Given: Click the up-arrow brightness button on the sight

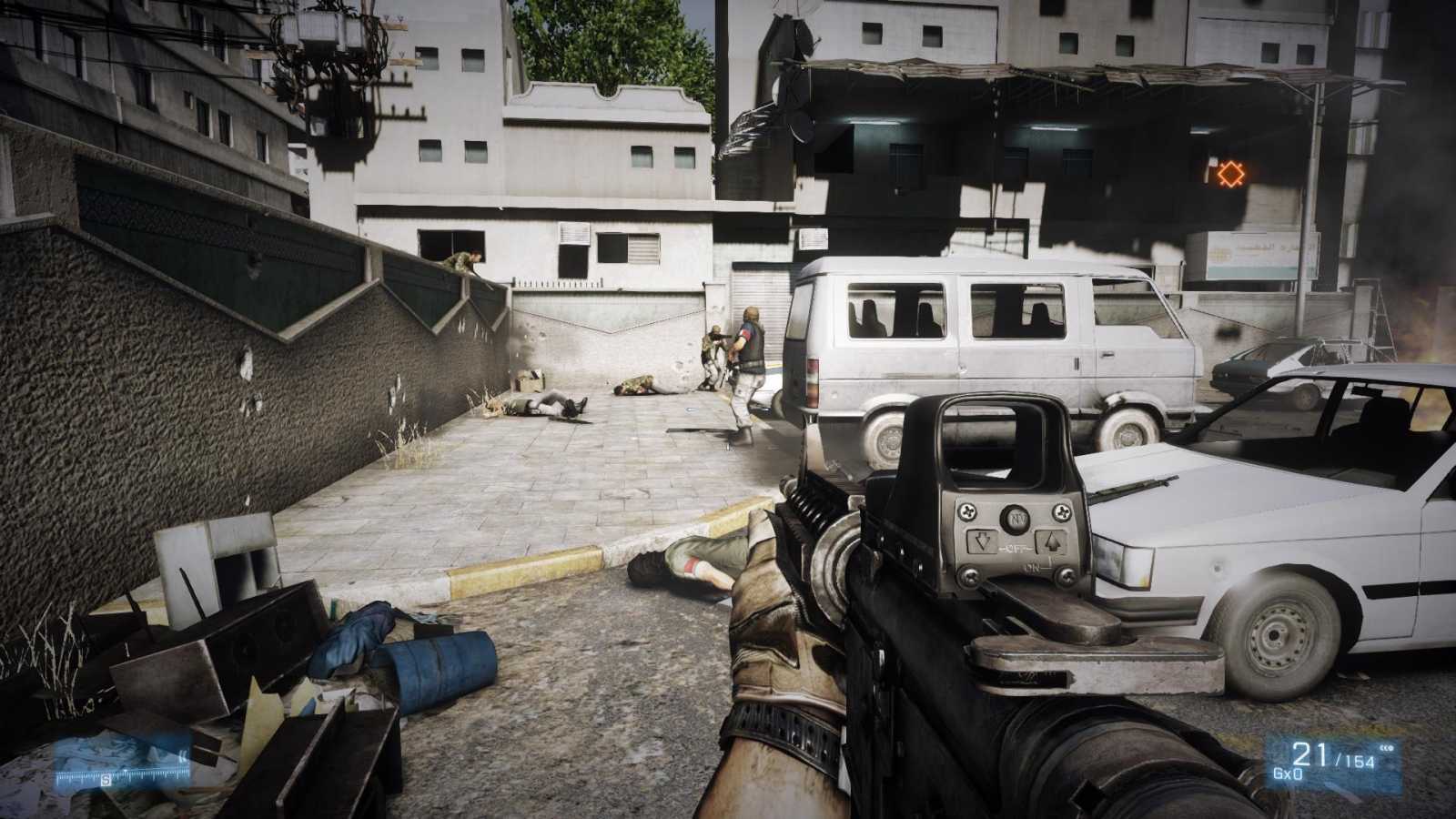Looking at the screenshot, I should [1052, 541].
